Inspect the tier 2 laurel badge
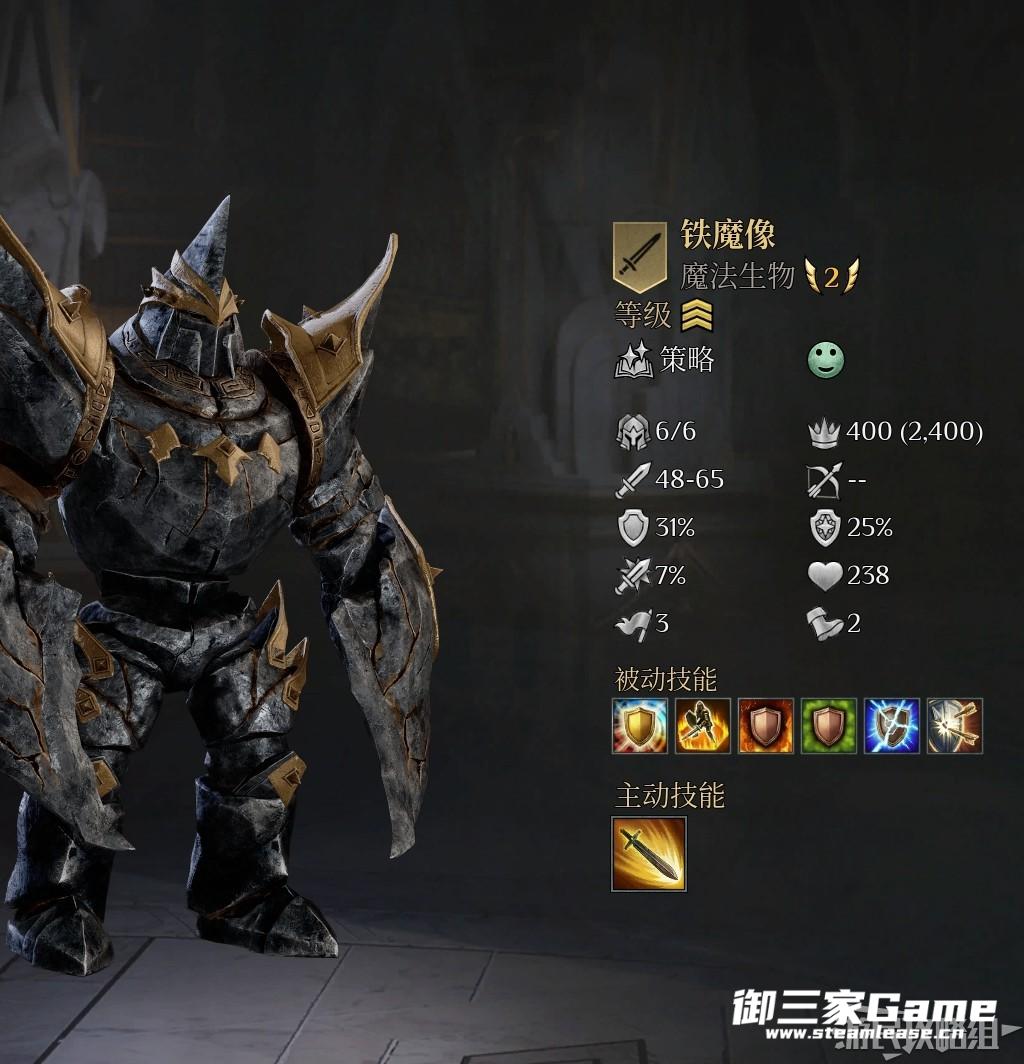The width and height of the screenshot is (1024, 1064). point(832,277)
